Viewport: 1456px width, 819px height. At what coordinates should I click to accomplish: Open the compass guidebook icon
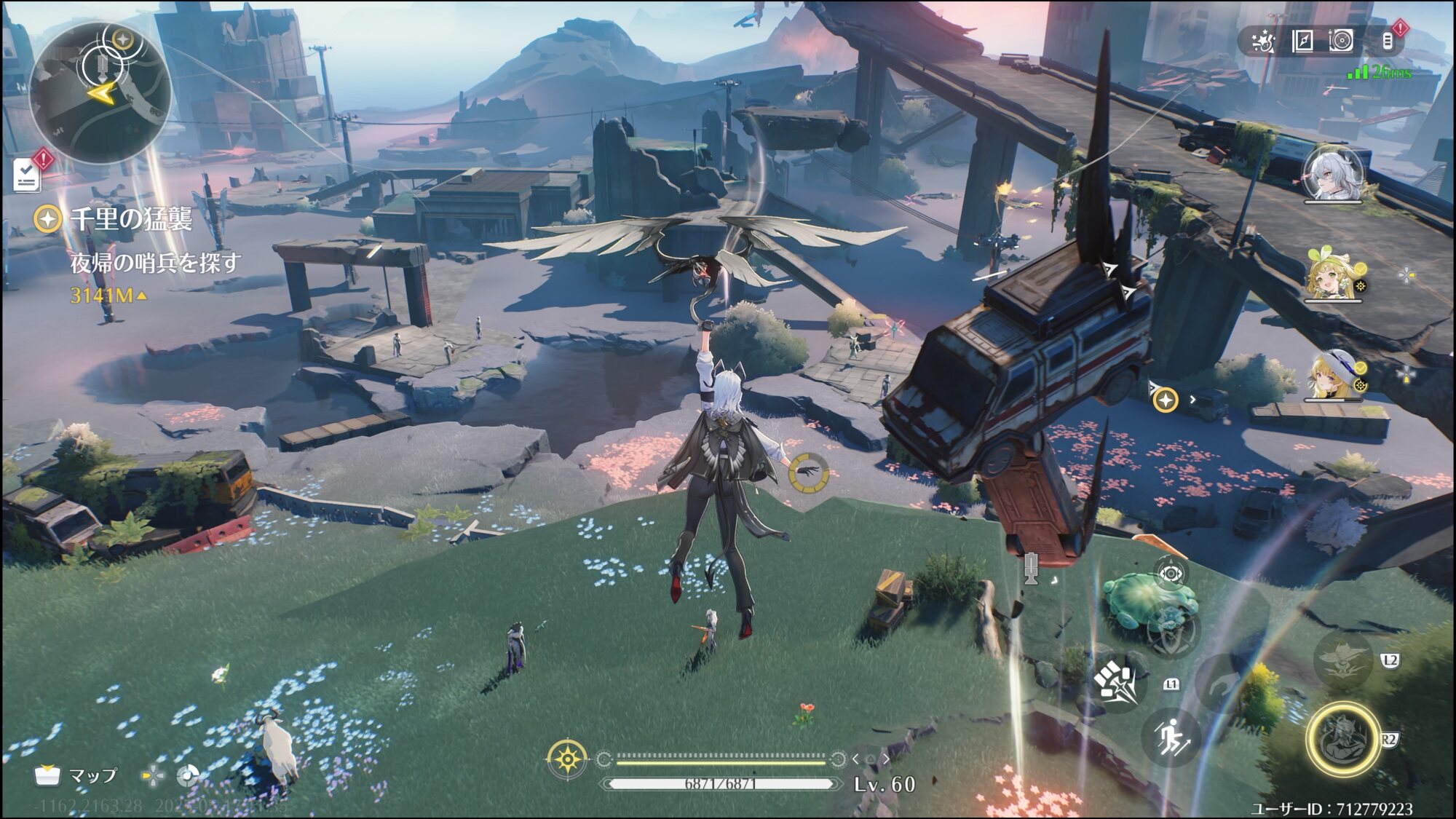tap(1302, 41)
